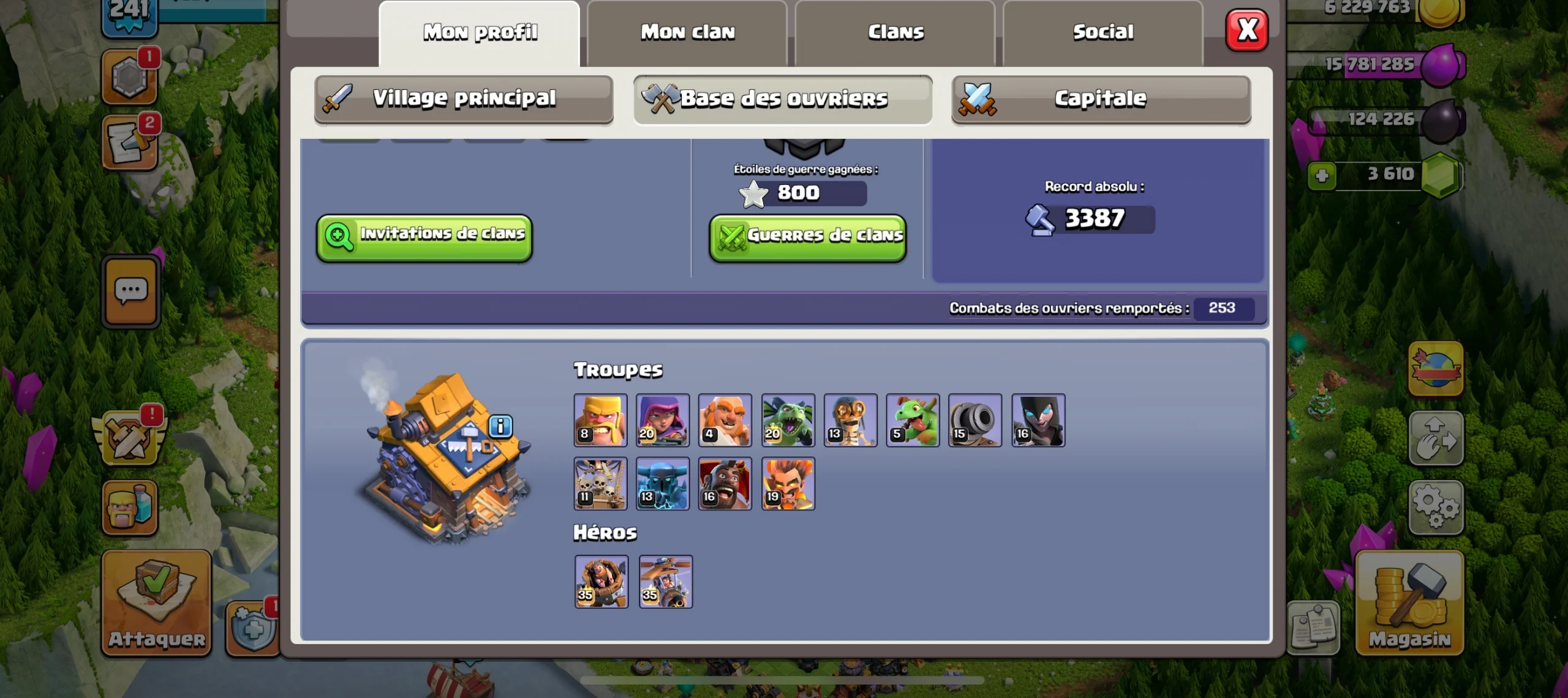Click the purple elixir resource bar
Image resolution: width=1568 pixels, height=698 pixels.
click(1378, 63)
